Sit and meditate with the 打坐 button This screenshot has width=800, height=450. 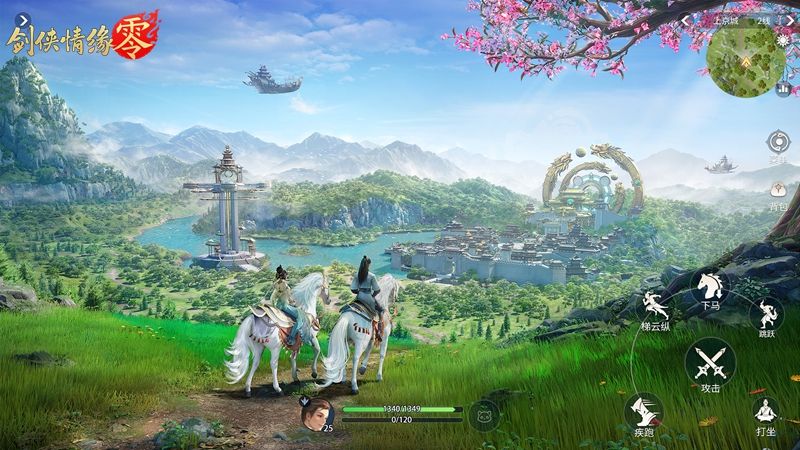[766, 412]
